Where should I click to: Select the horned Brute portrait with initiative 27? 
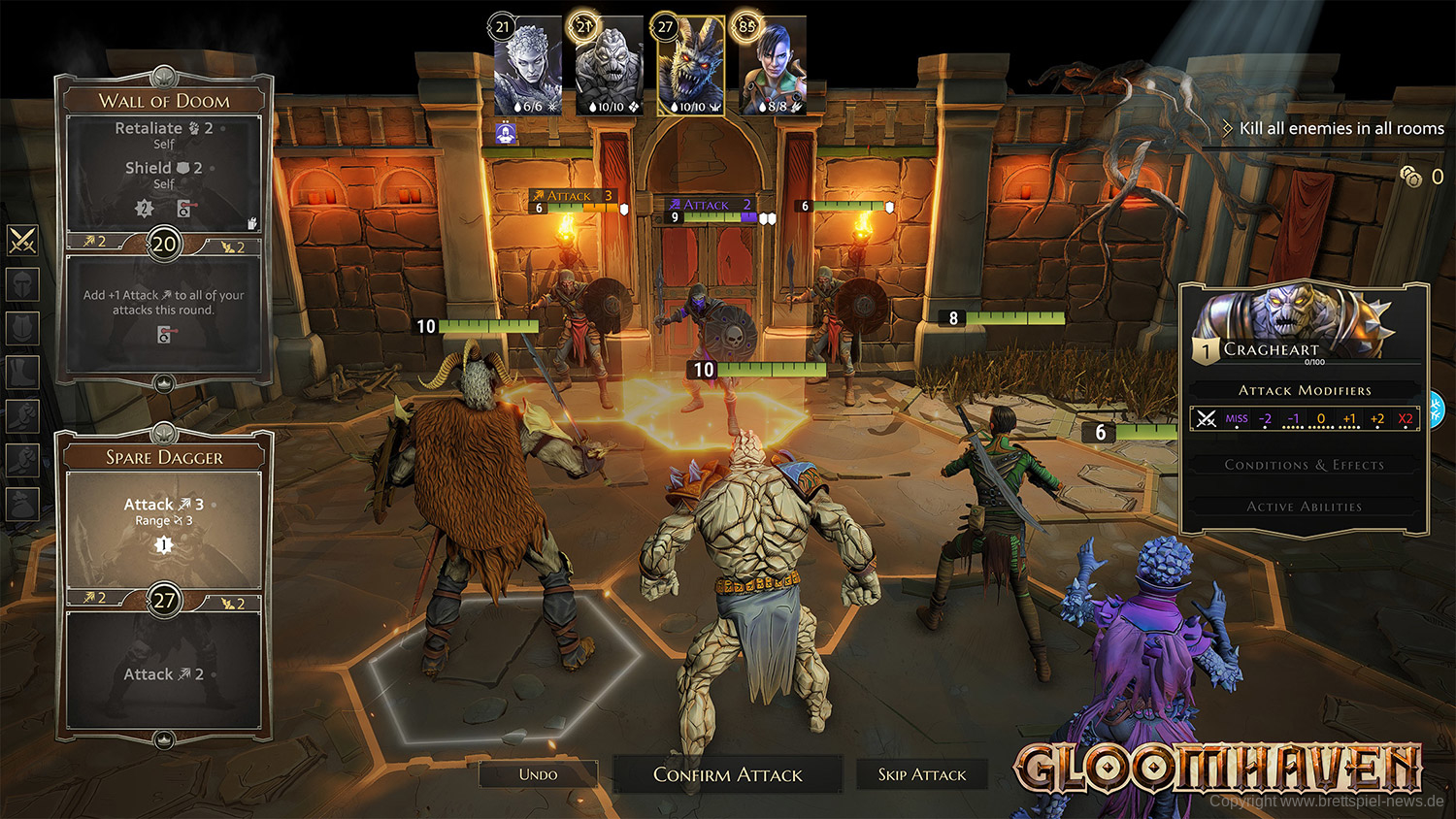point(690,66)
